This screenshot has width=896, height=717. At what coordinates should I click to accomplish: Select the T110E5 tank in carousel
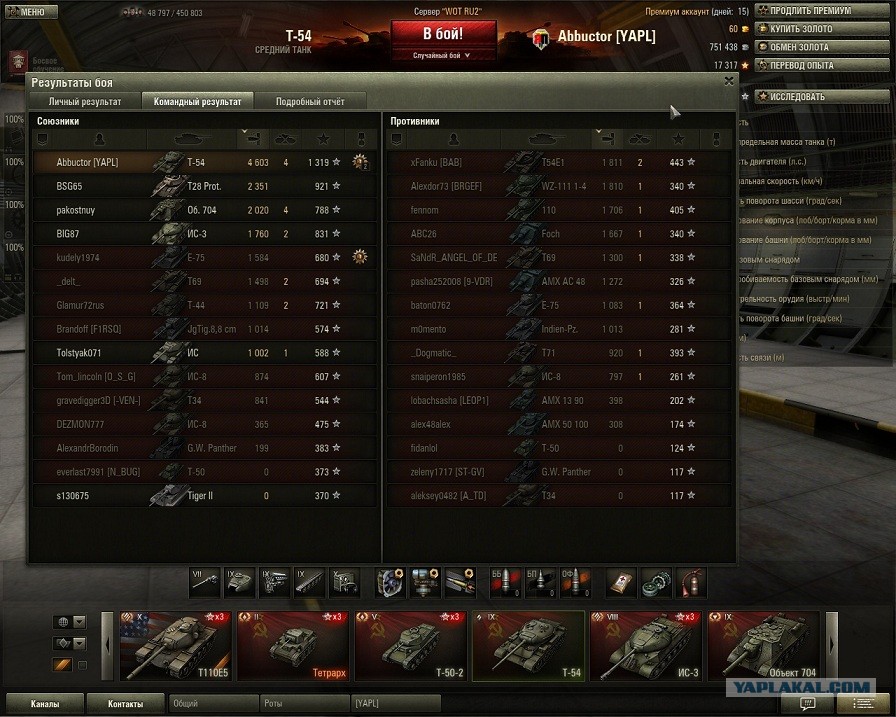[177, 645]
